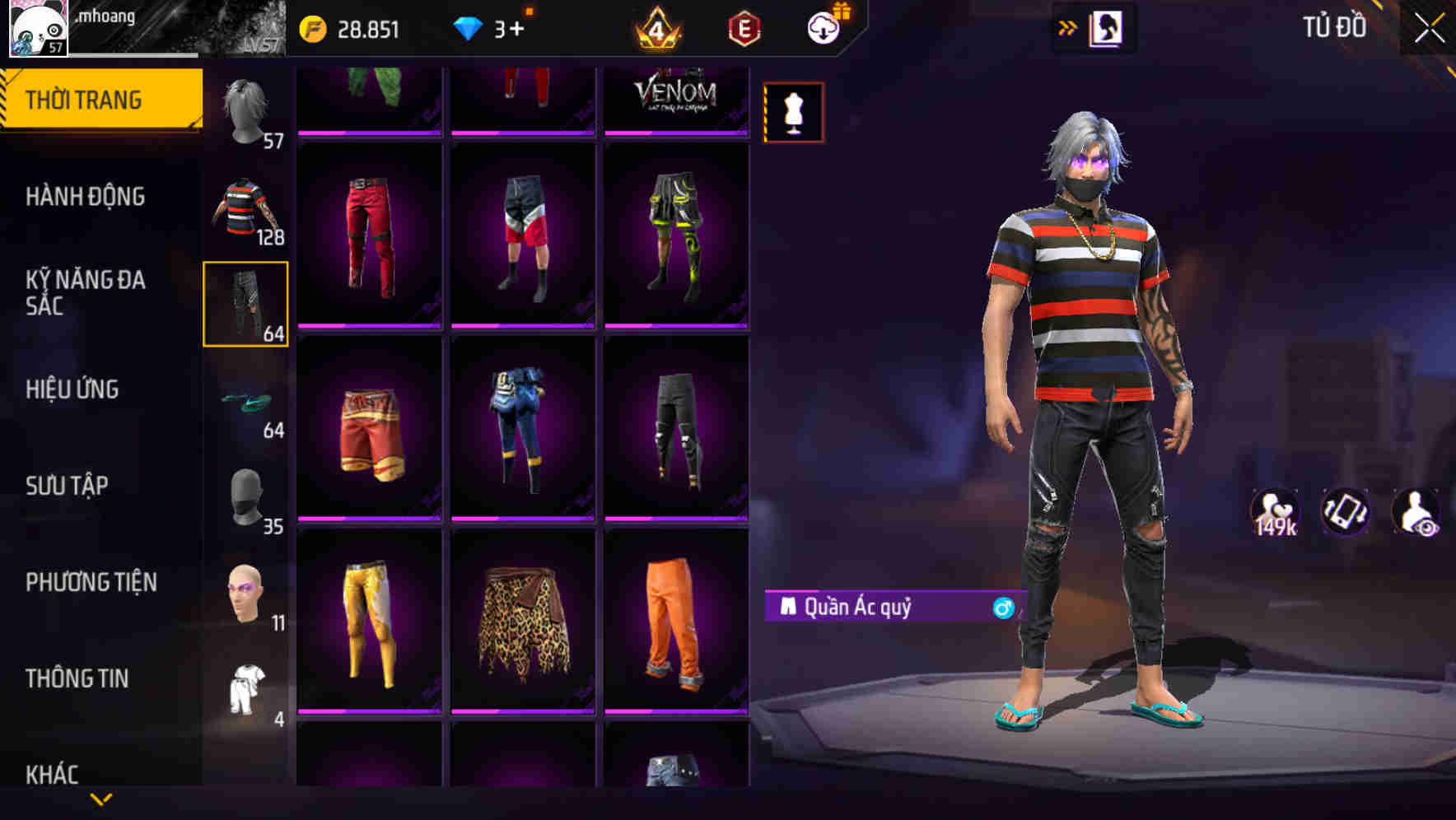Viewport: 1456px width, 820px height.
Task: Open the PHƯƠNG TIỆN tab
Action: tap(89, 581)
